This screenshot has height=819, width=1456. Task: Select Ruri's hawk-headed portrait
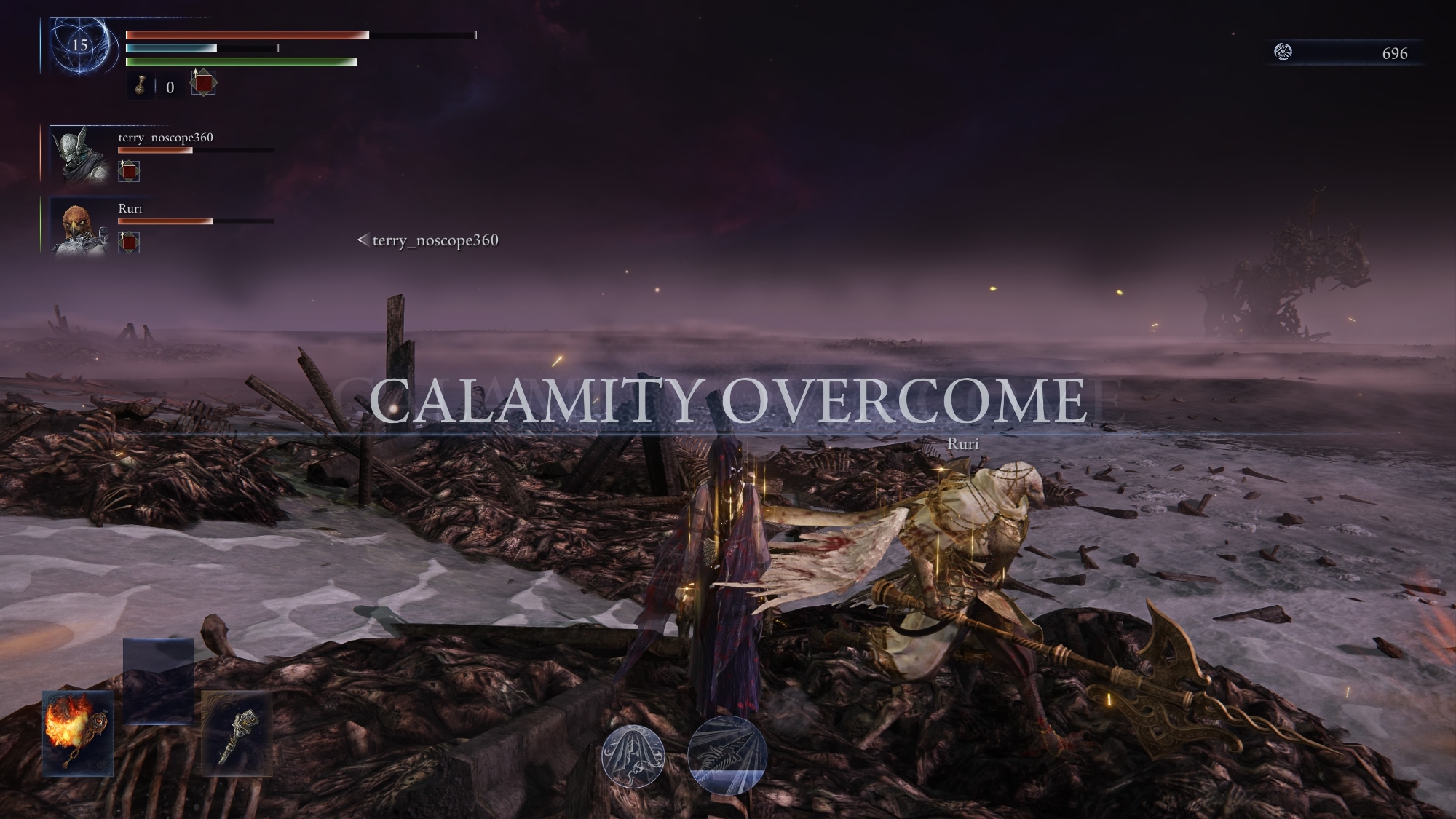point(80,226)
